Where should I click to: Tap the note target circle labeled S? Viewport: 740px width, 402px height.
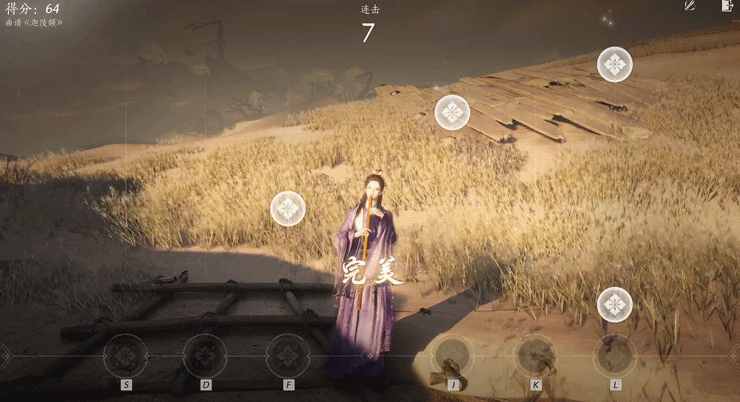pos(126,355)
